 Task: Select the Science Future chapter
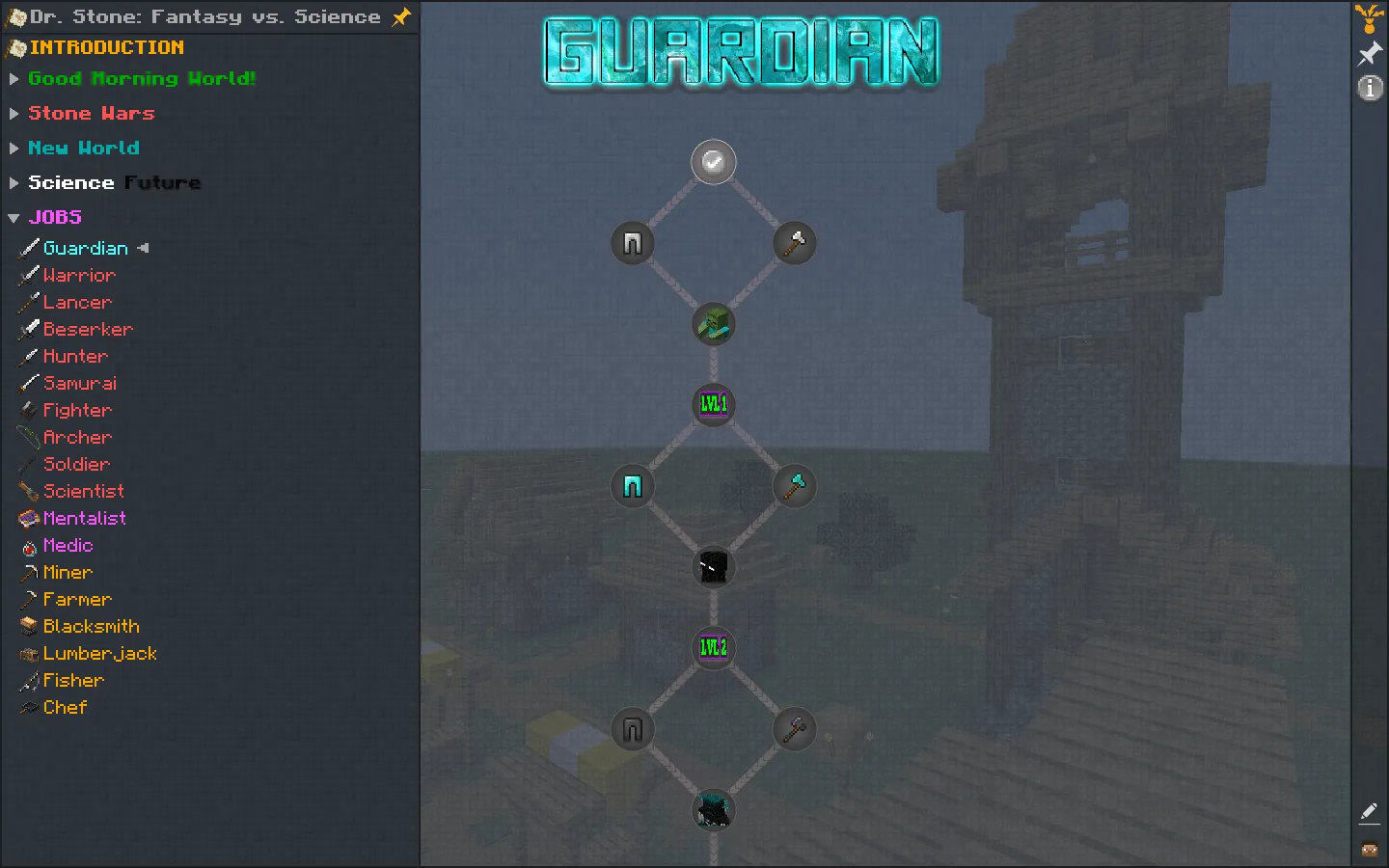114,182
